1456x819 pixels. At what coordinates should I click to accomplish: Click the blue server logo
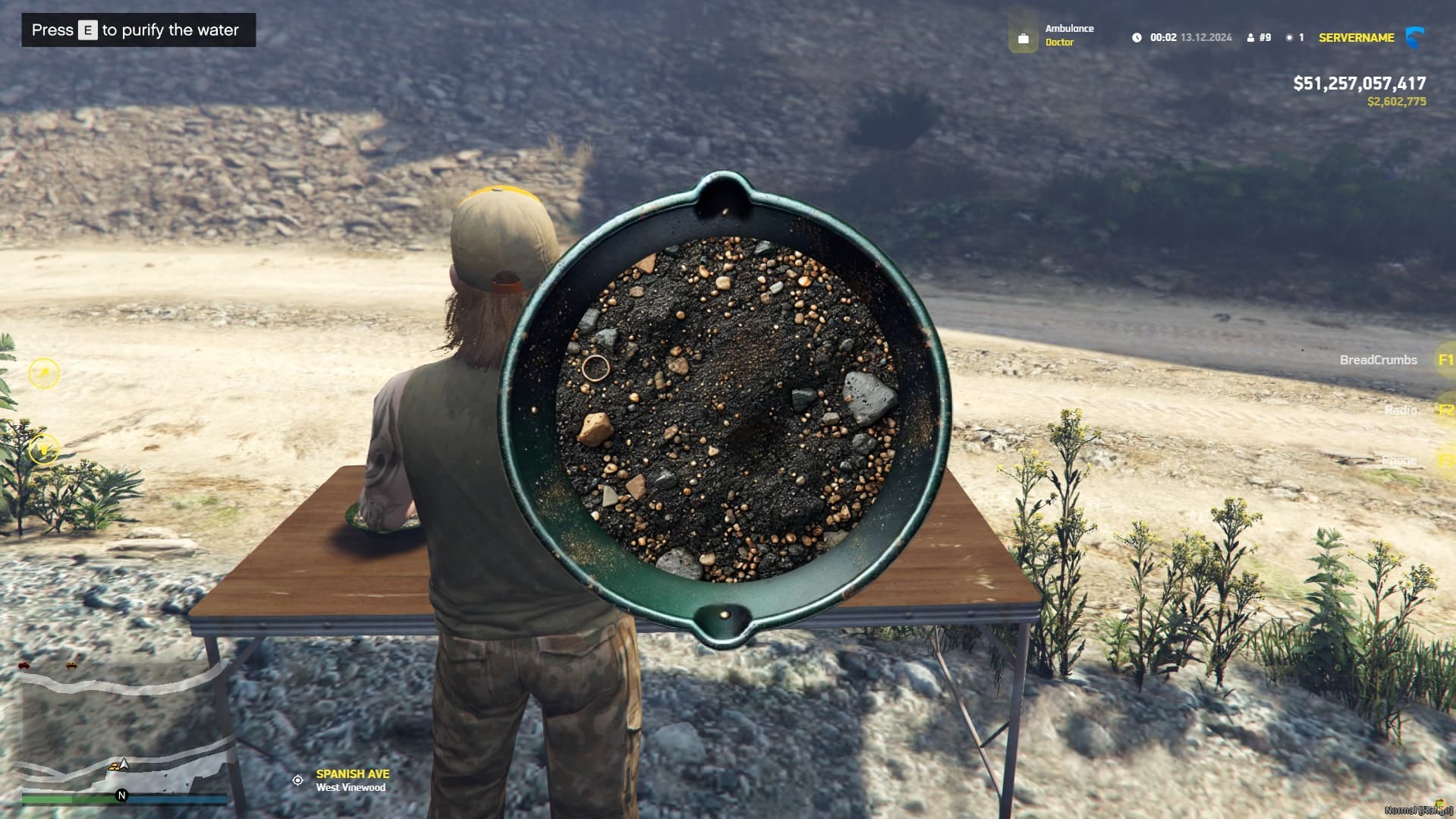point(1414,37)
